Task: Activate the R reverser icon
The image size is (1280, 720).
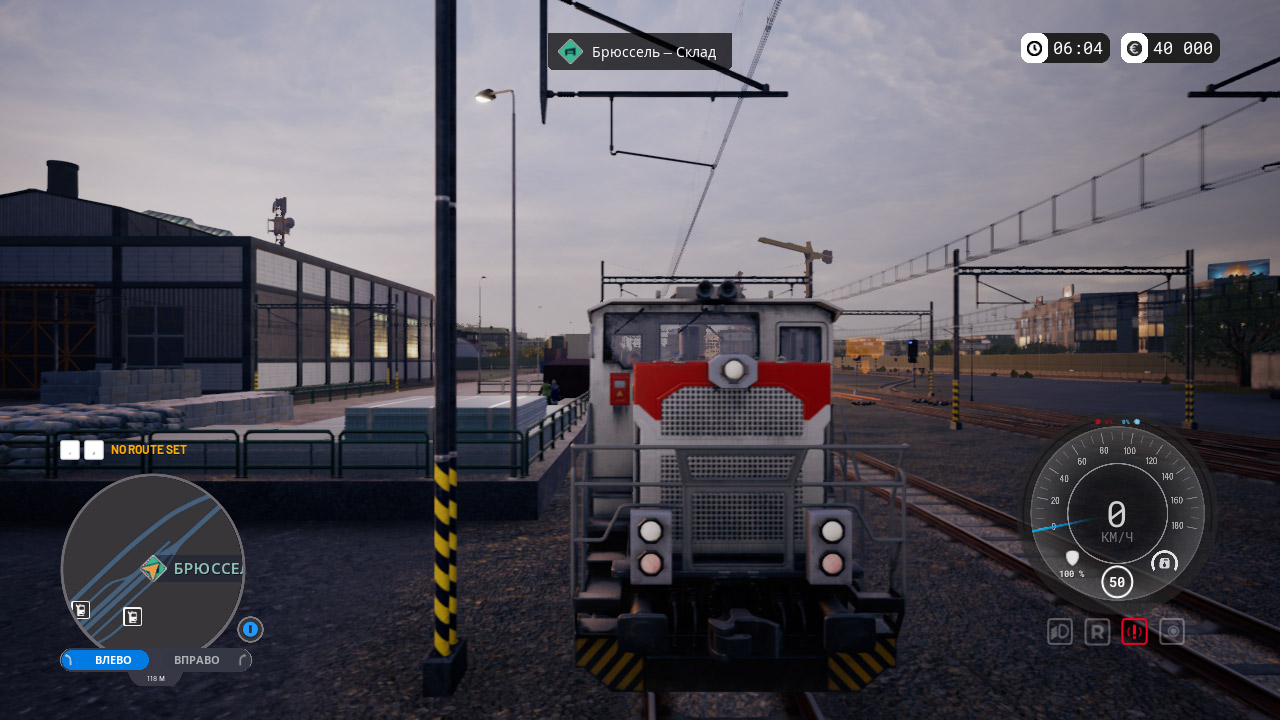Action: click(x=1097, y=632)
